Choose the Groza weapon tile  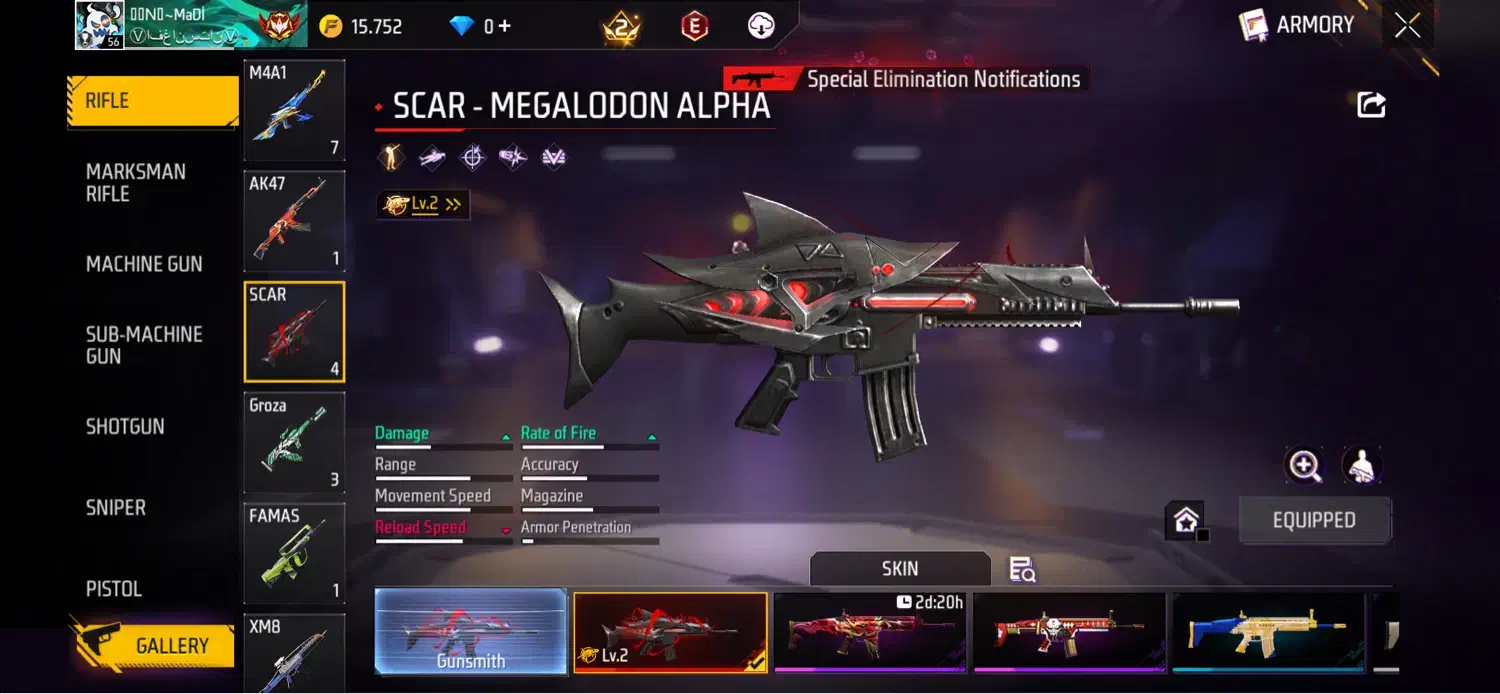[294, 443]
